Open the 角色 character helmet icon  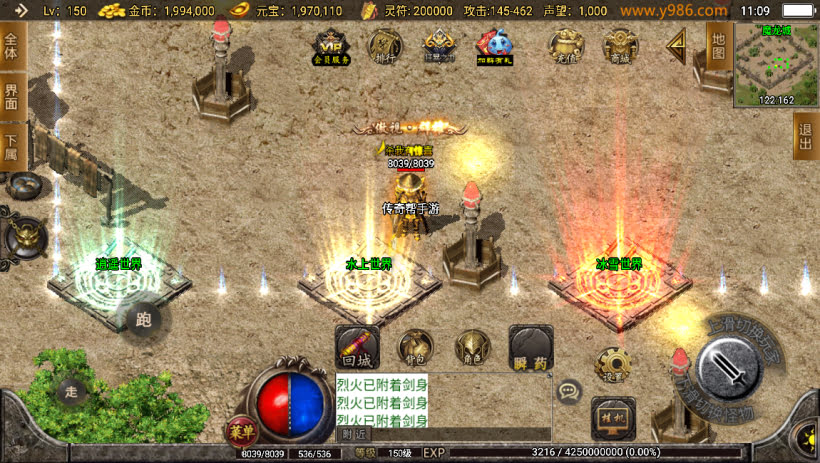click(x=472, y=346)
